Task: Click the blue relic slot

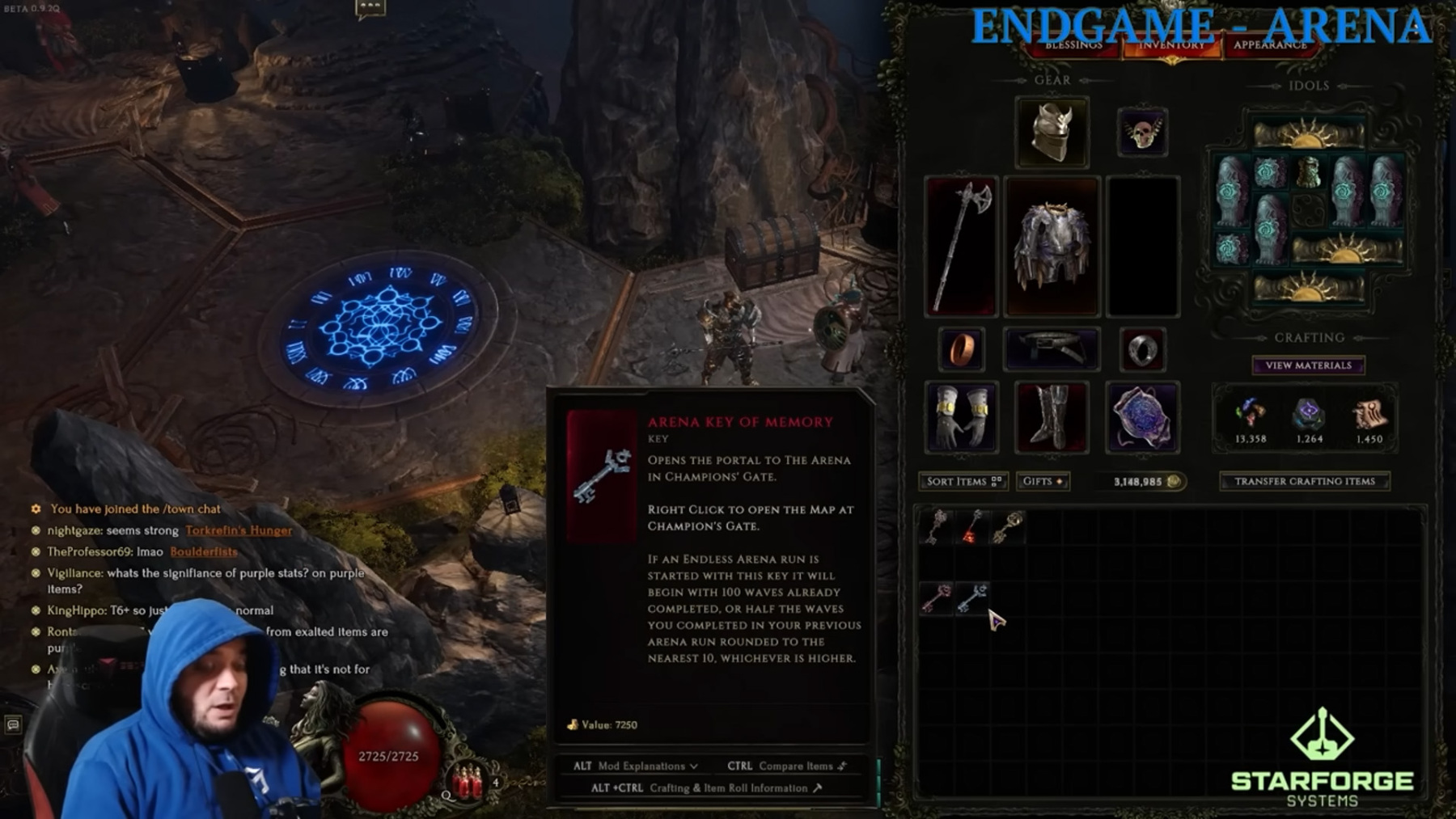Action: [1142, 417]
